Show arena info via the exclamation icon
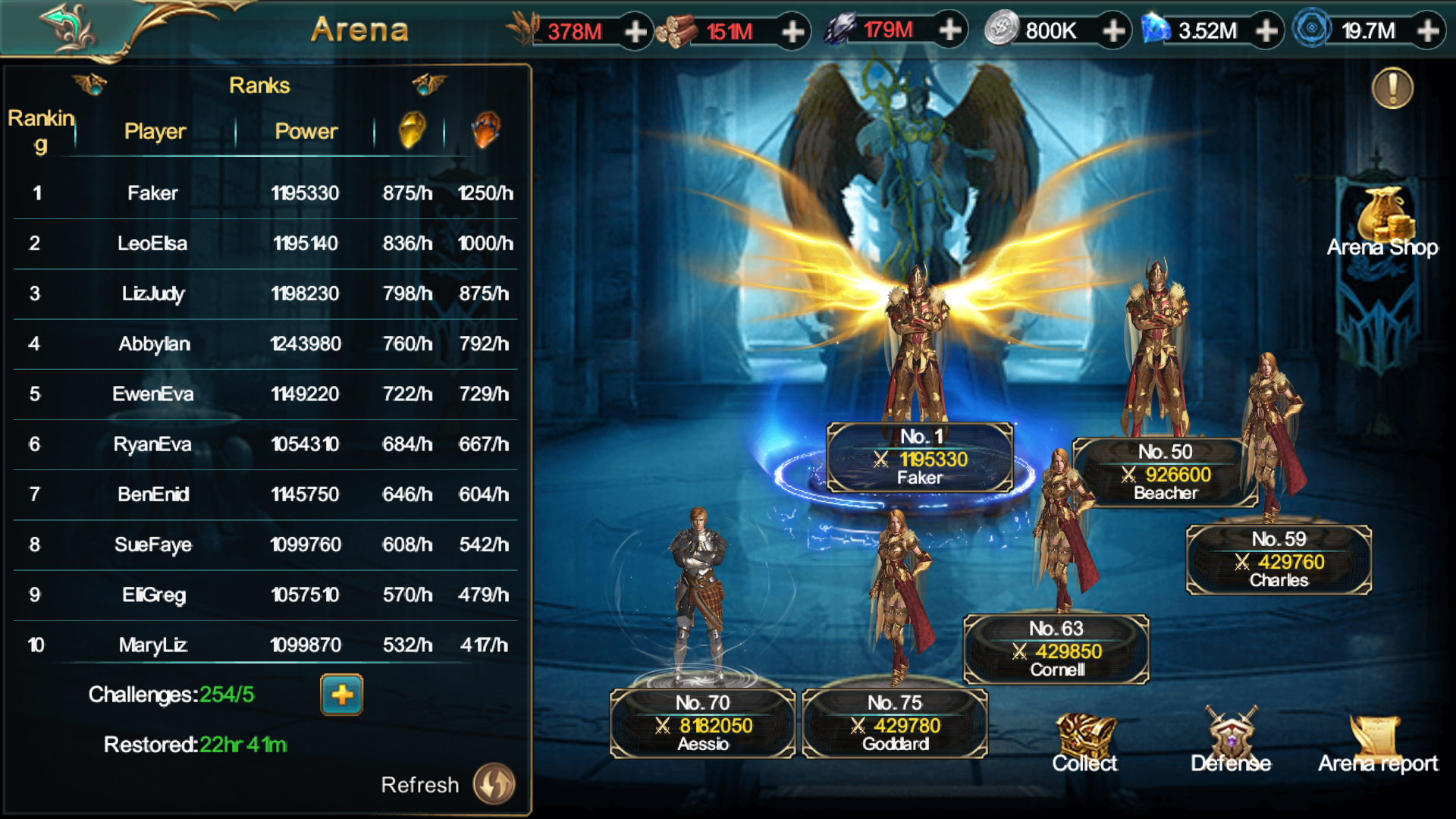Screen dimensions: 1456x819 [1392, 89]
